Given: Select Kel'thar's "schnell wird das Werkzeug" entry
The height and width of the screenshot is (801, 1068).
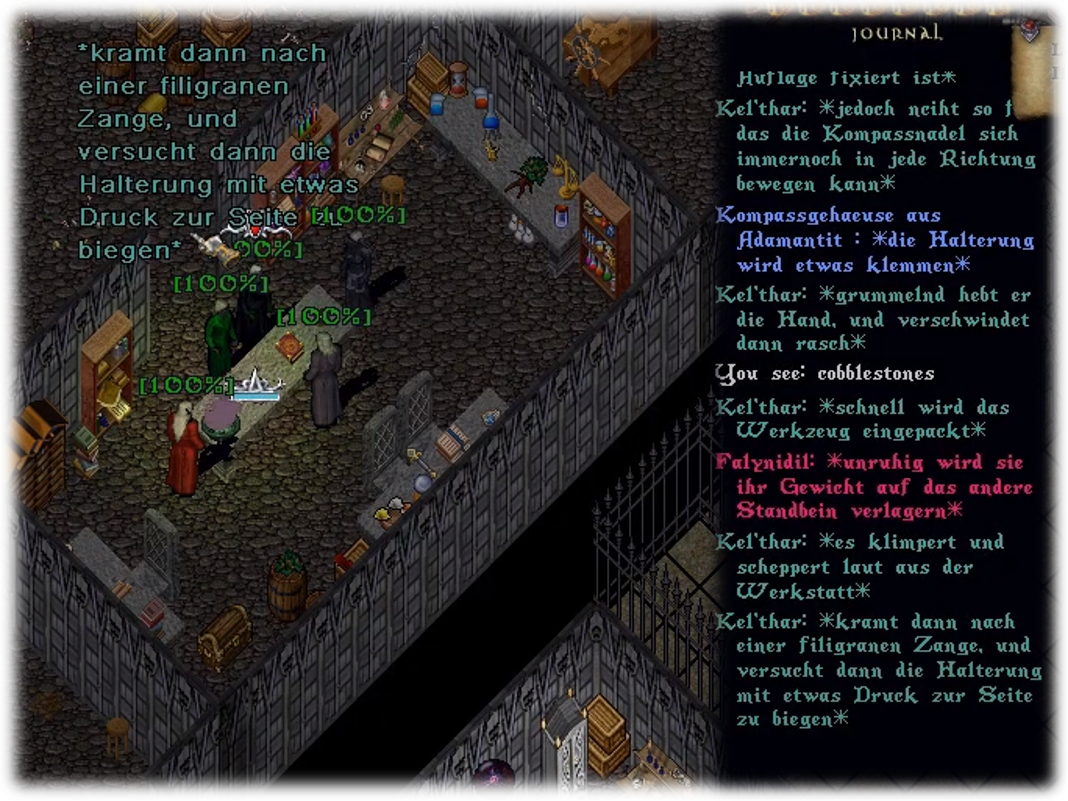Looking at the screenshot, I should click(860, 419).
